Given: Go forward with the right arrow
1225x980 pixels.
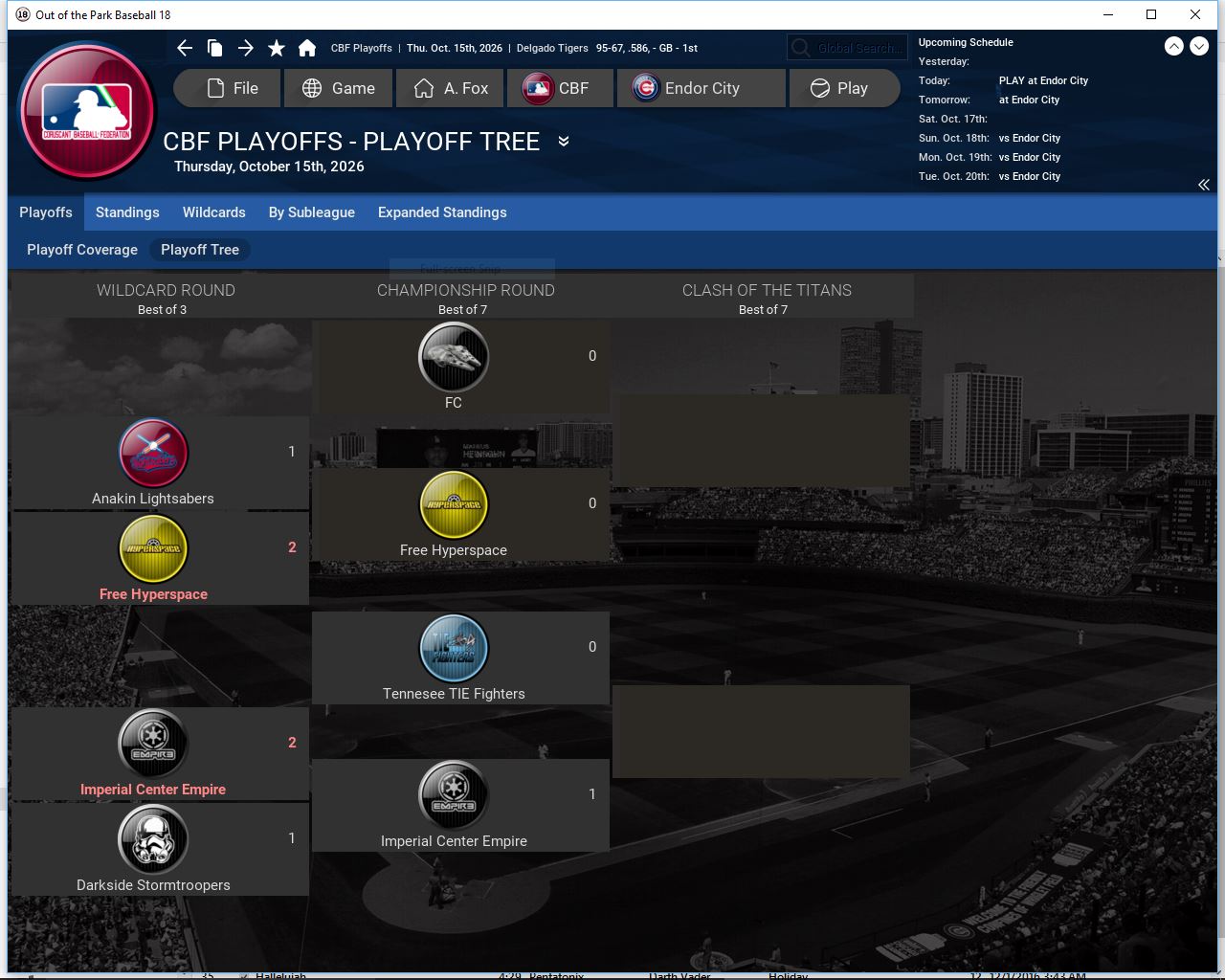Looking at the screenshot, I should [x=246, y=48].
